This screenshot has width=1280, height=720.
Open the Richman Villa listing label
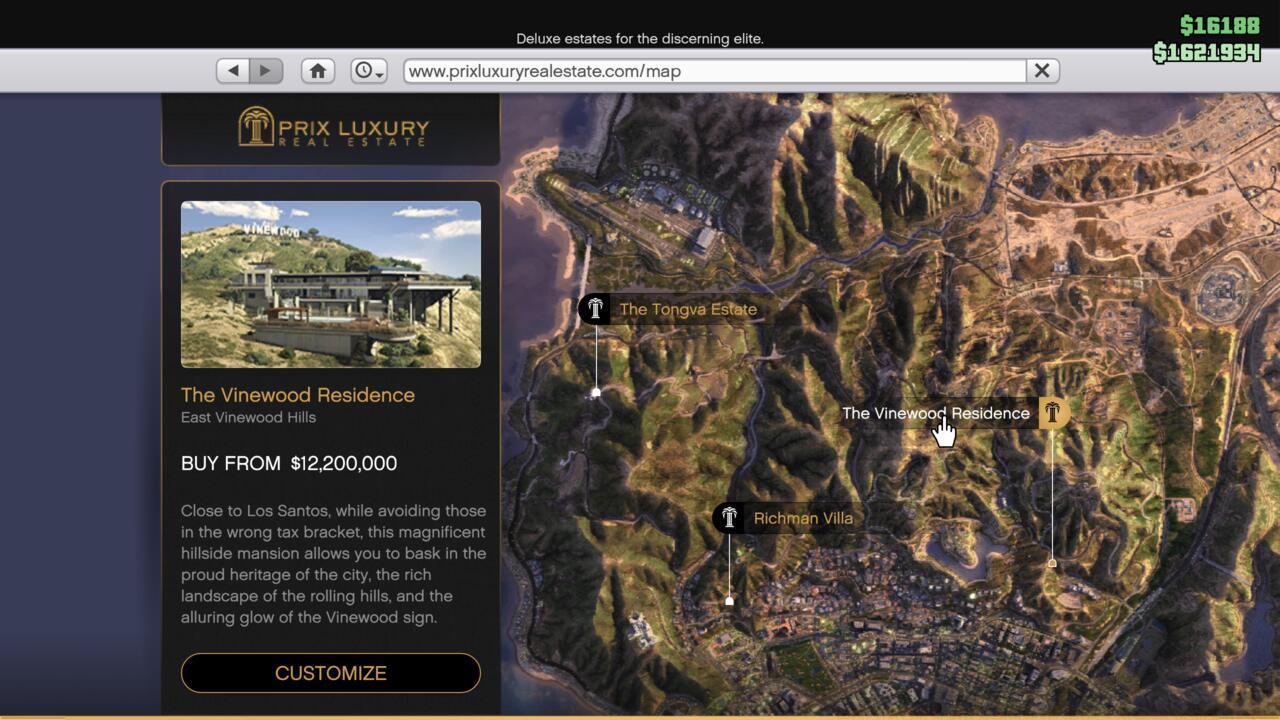(x=802, y=518)
